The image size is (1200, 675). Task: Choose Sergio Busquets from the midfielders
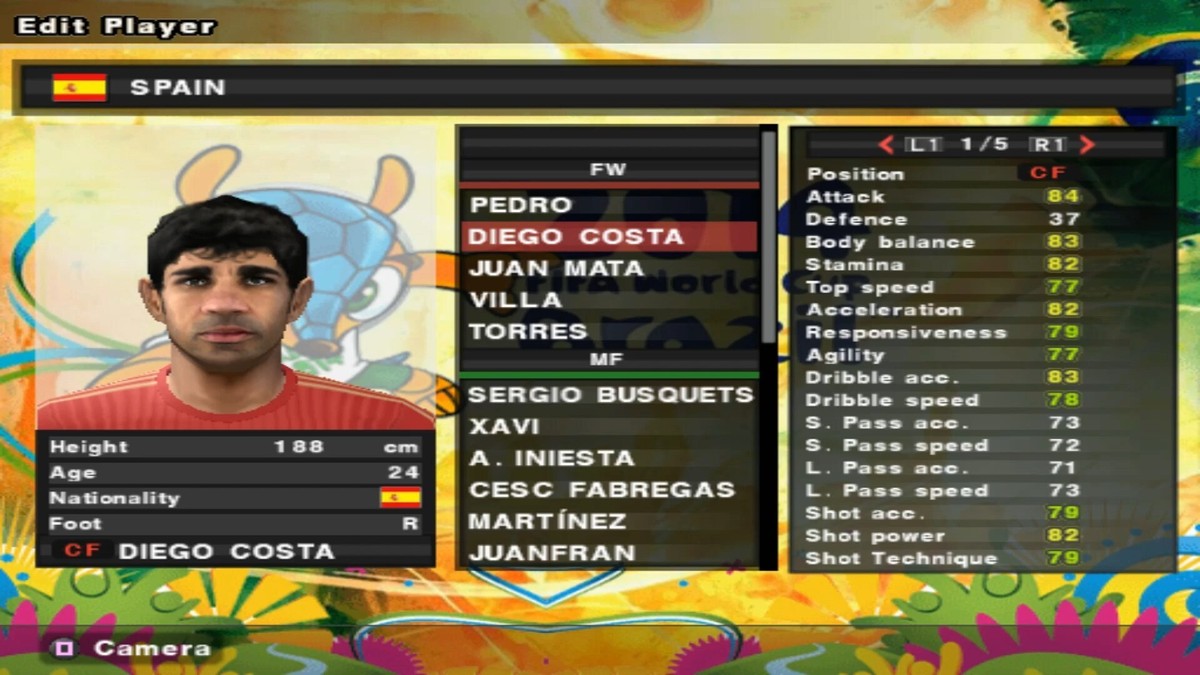[x=610, y=395]
